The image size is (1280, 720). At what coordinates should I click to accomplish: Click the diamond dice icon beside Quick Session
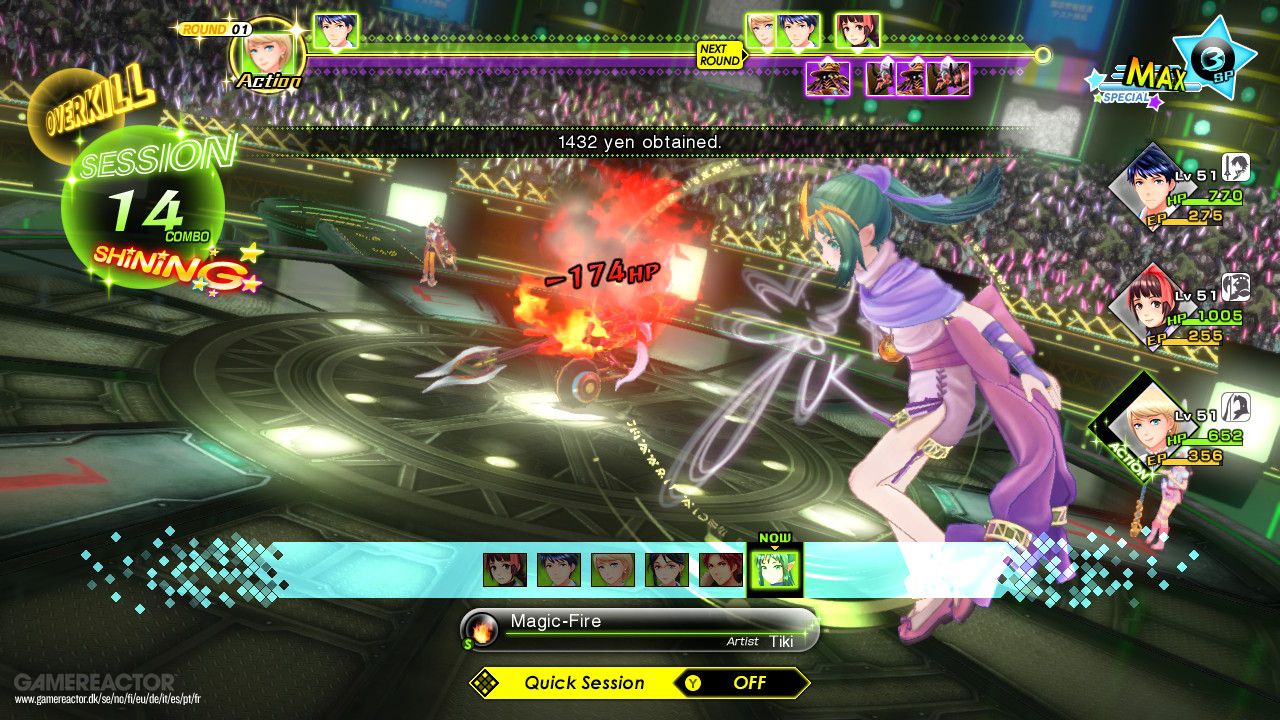[x=483, y=683]
